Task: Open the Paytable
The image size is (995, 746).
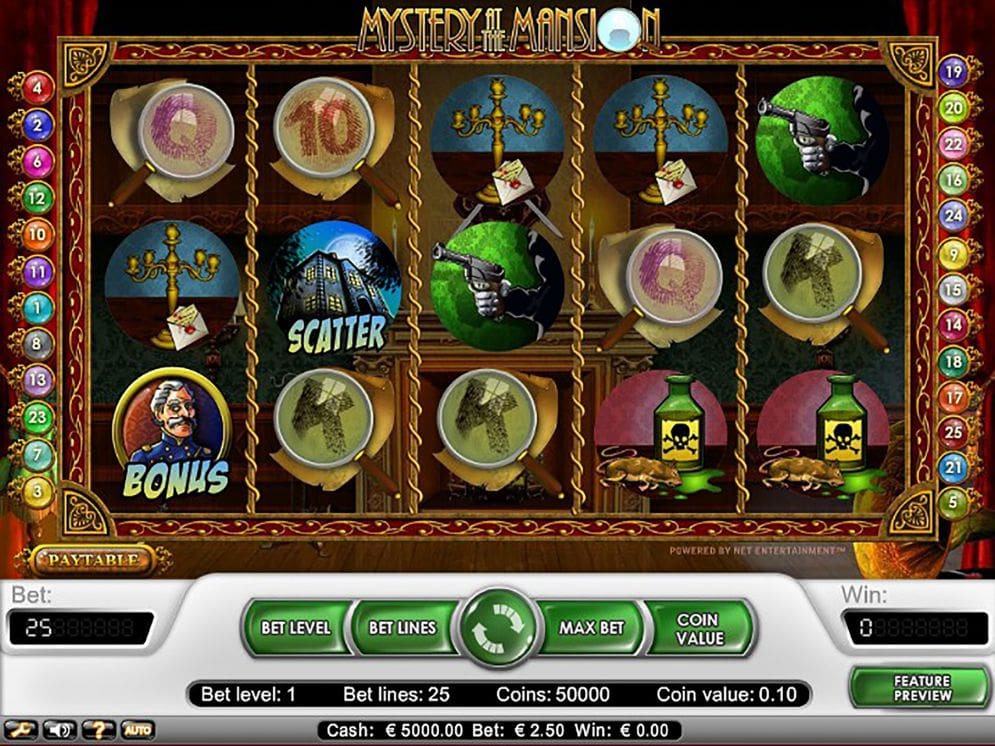Action: [x=89, y=560]
